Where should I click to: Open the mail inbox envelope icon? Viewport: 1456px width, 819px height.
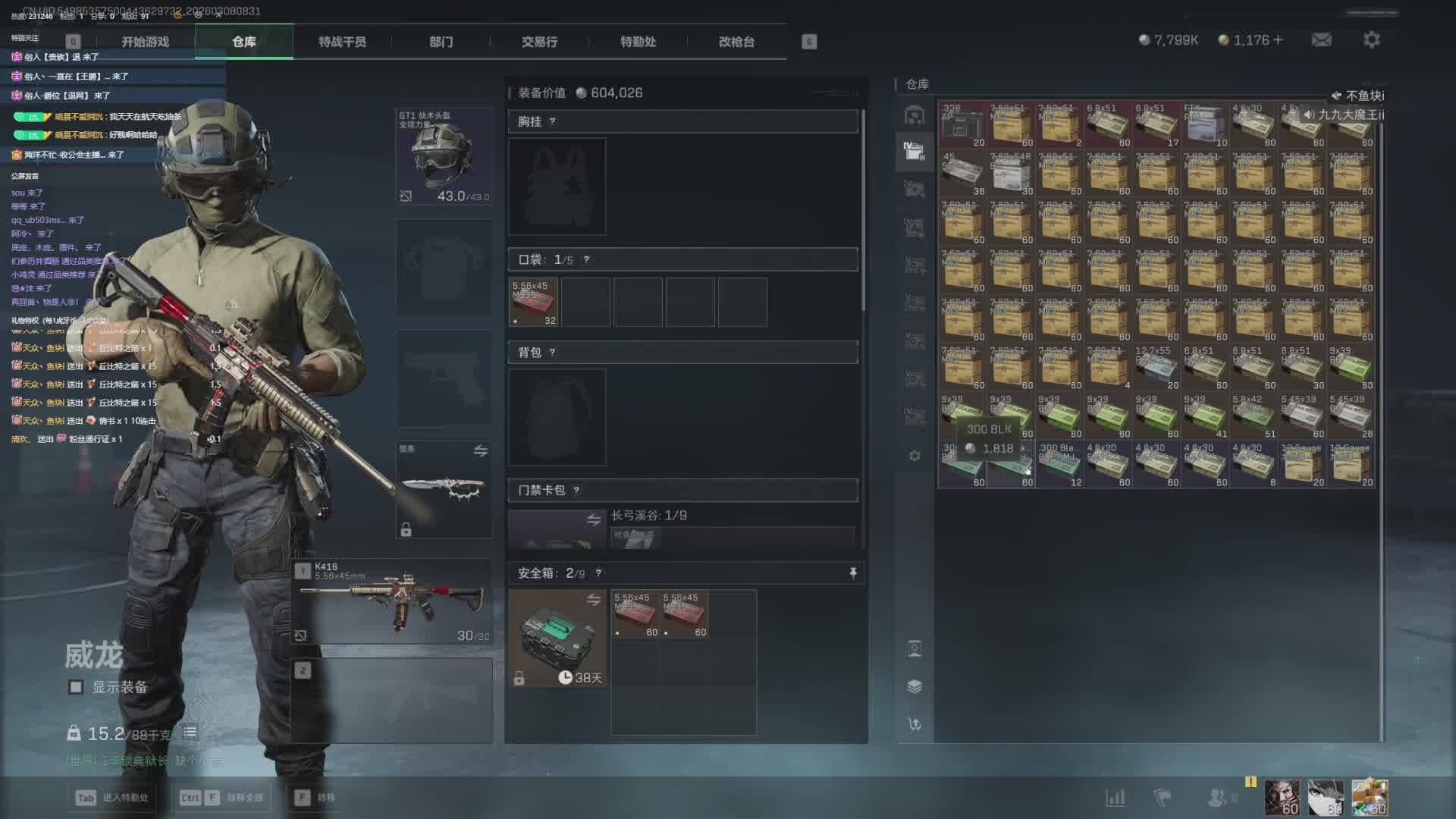pos(1322,40)
